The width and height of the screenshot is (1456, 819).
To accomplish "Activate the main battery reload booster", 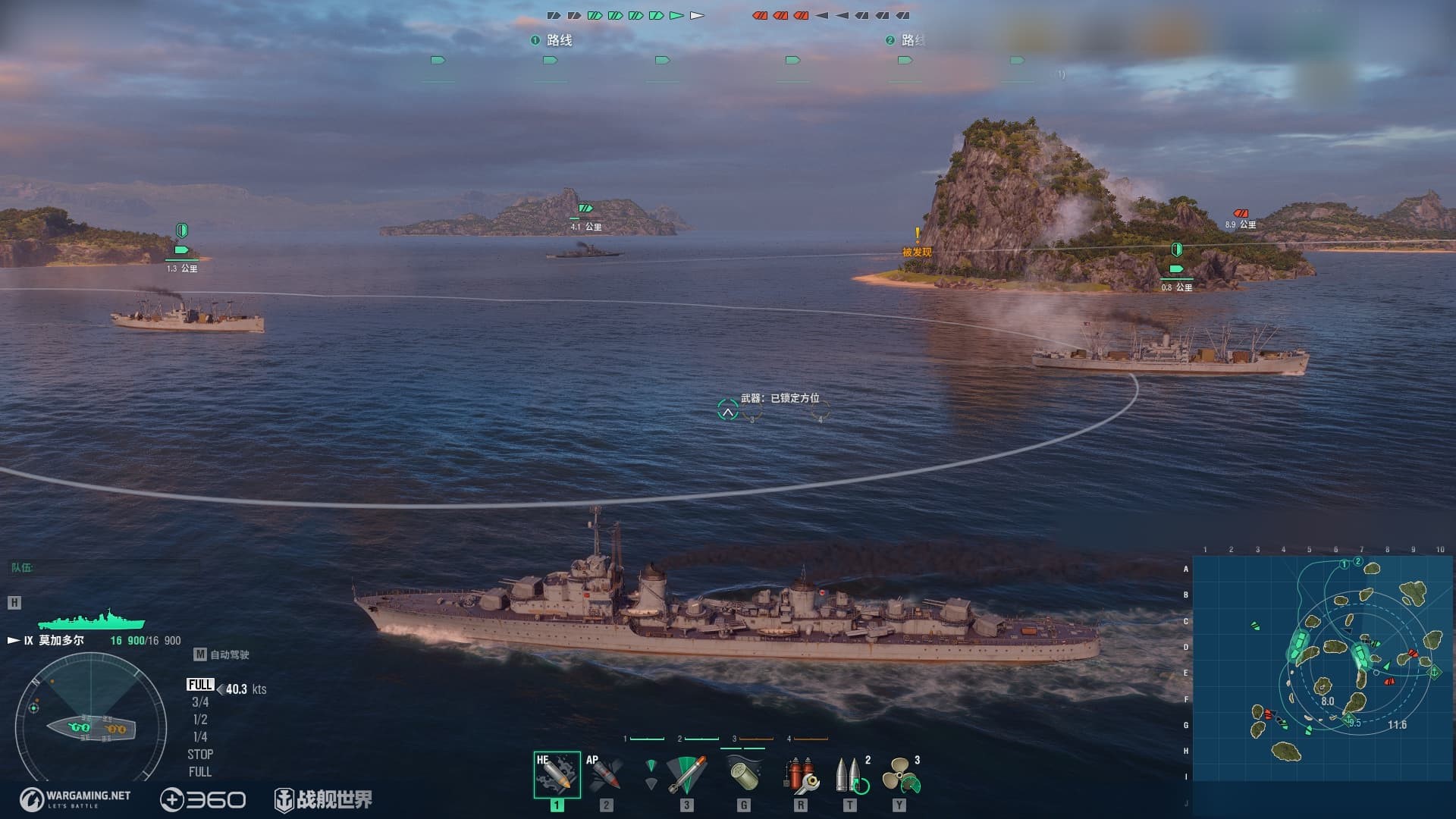I will pos(850,774).
